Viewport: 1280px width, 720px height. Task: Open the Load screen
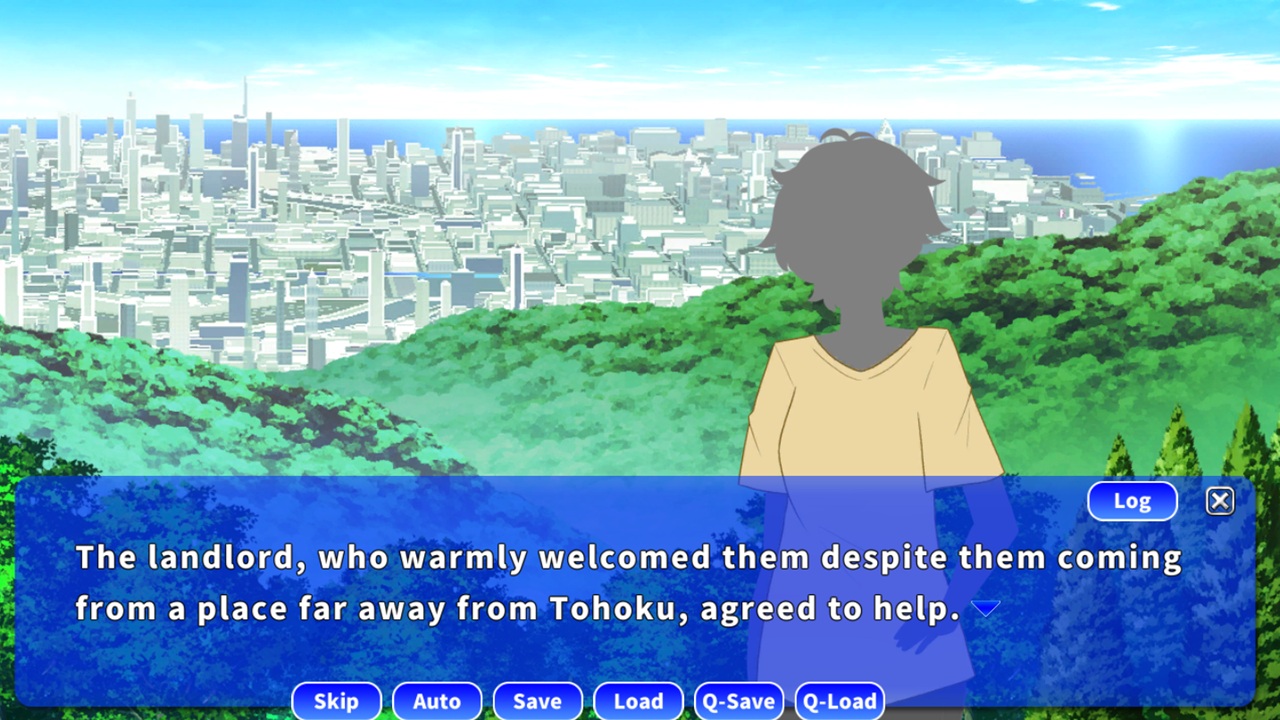coord(638,701)
